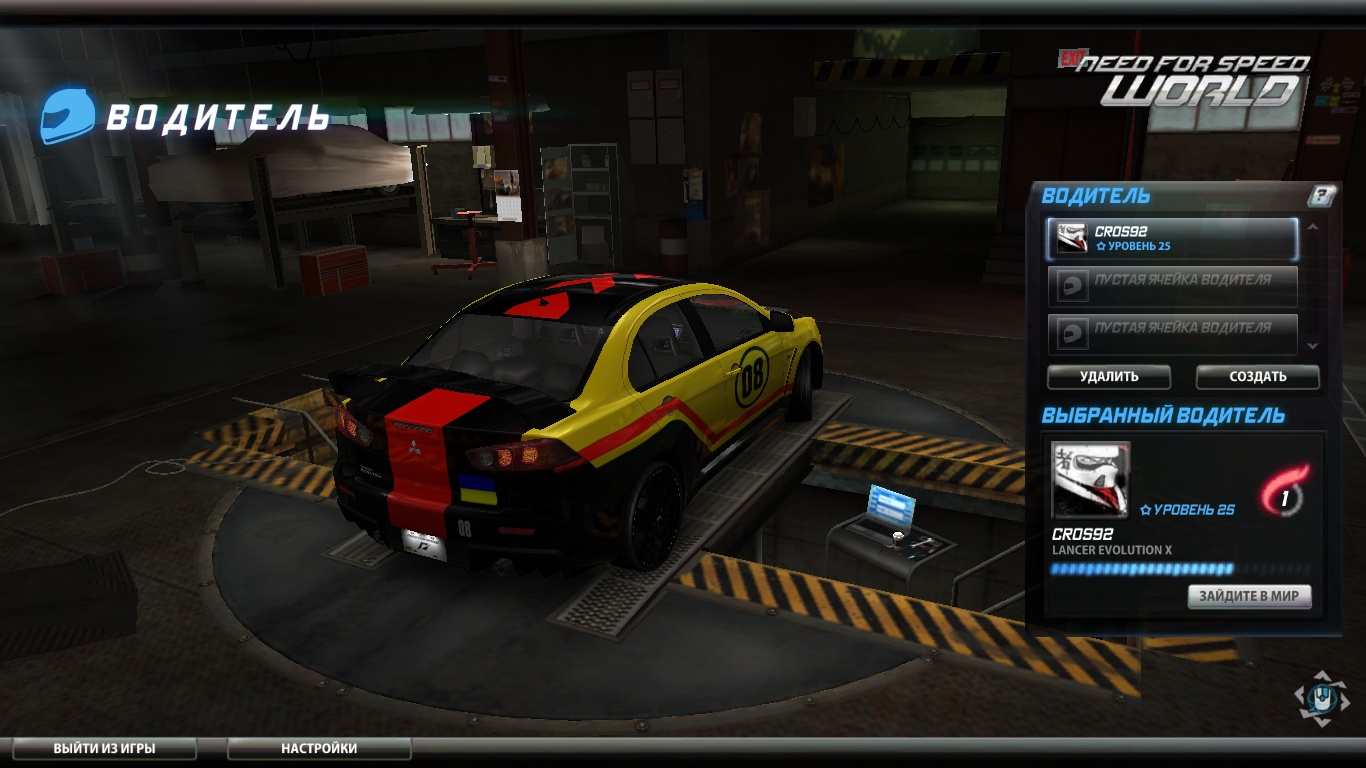
Task: Click the driver list scroll up arrow
Action: [1313, 228]
